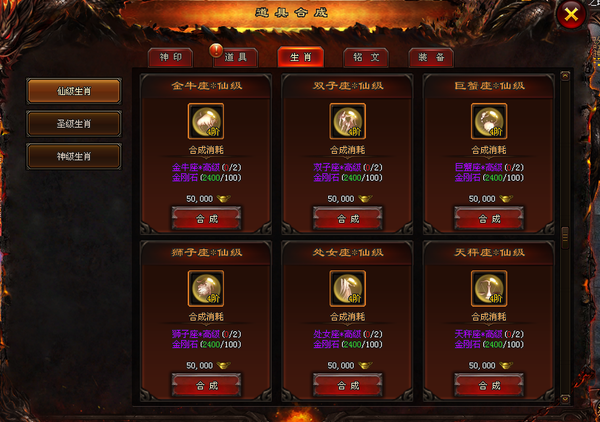Click 合成 under 巨蟹座 仙级
The image size is (600, 422).
coord(489,218)
